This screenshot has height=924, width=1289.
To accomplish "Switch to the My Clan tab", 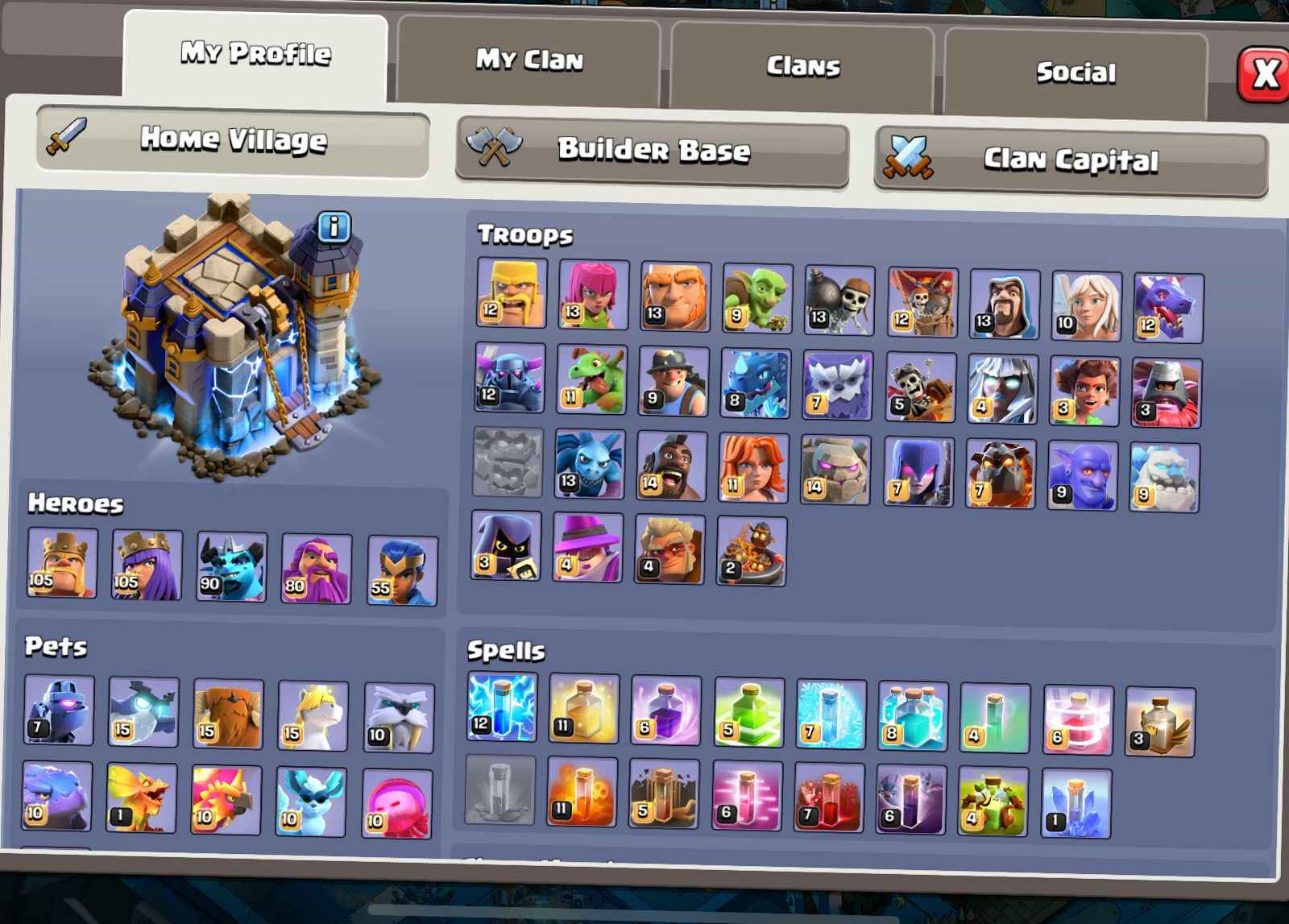I will click(532, 60).
